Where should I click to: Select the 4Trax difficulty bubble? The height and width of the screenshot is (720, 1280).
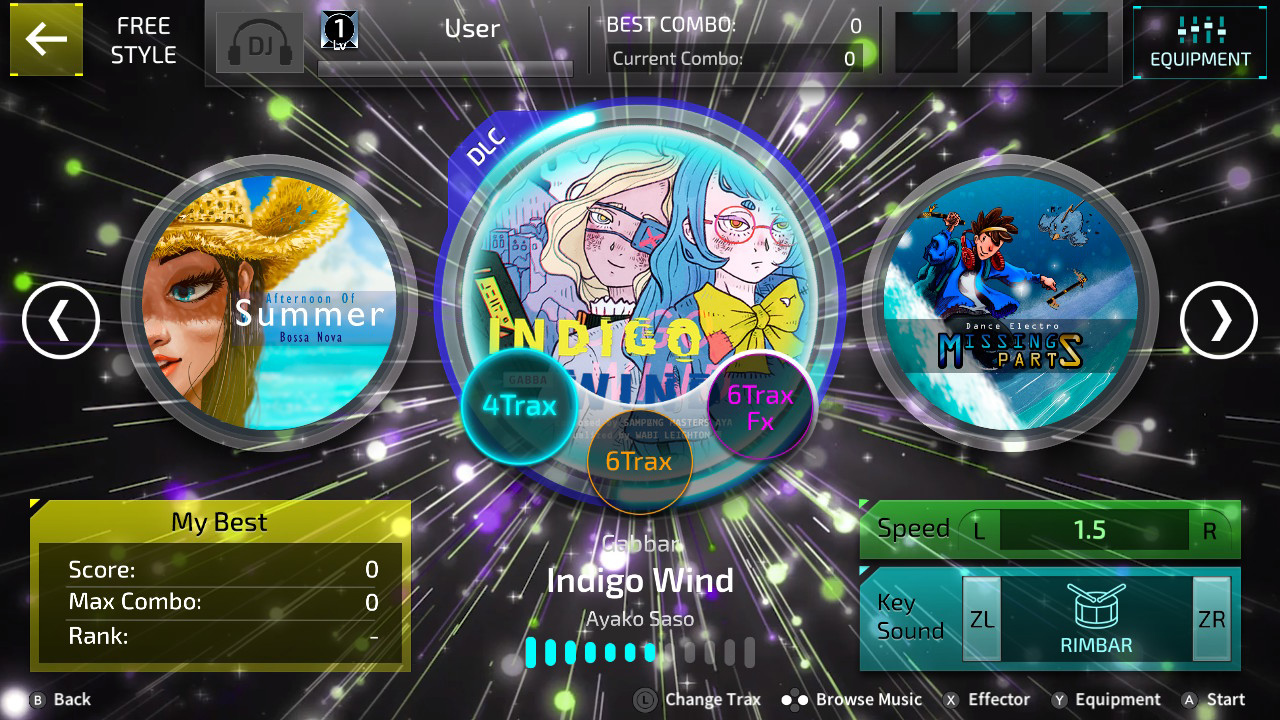(520, 406)
